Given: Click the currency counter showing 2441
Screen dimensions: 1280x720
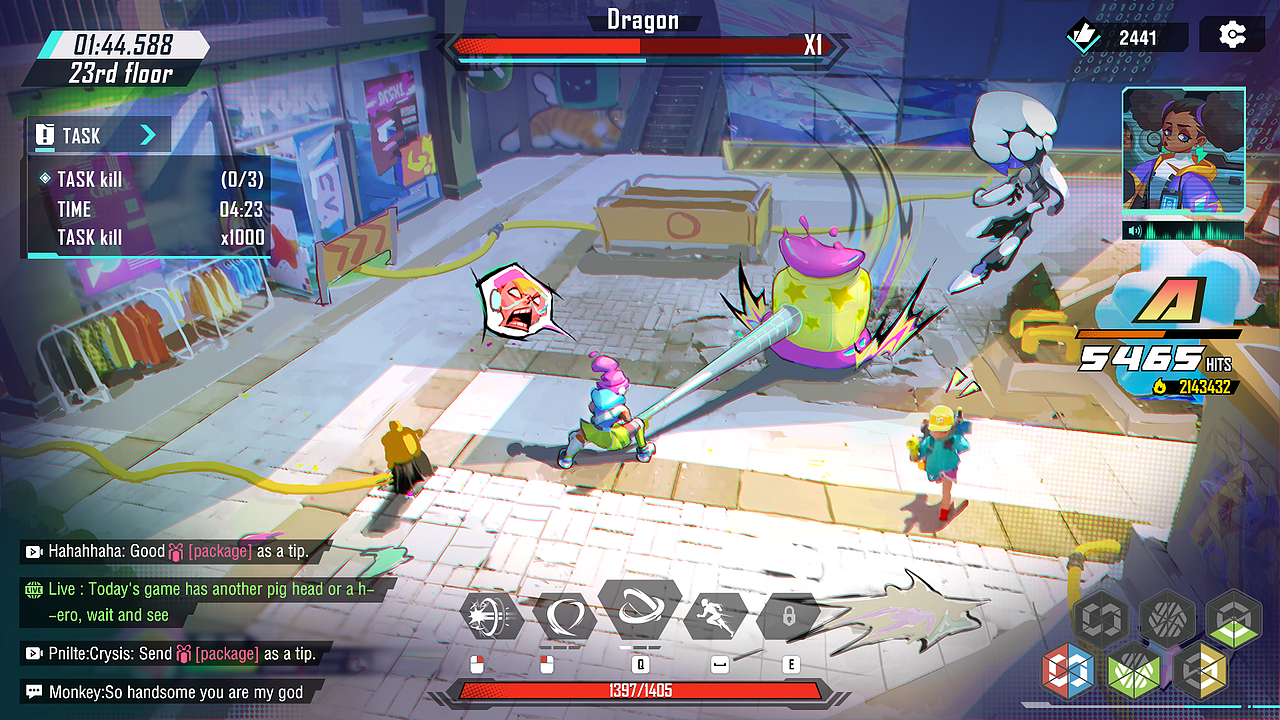Looking at the screenshot, I should (x=1126, y=38).
